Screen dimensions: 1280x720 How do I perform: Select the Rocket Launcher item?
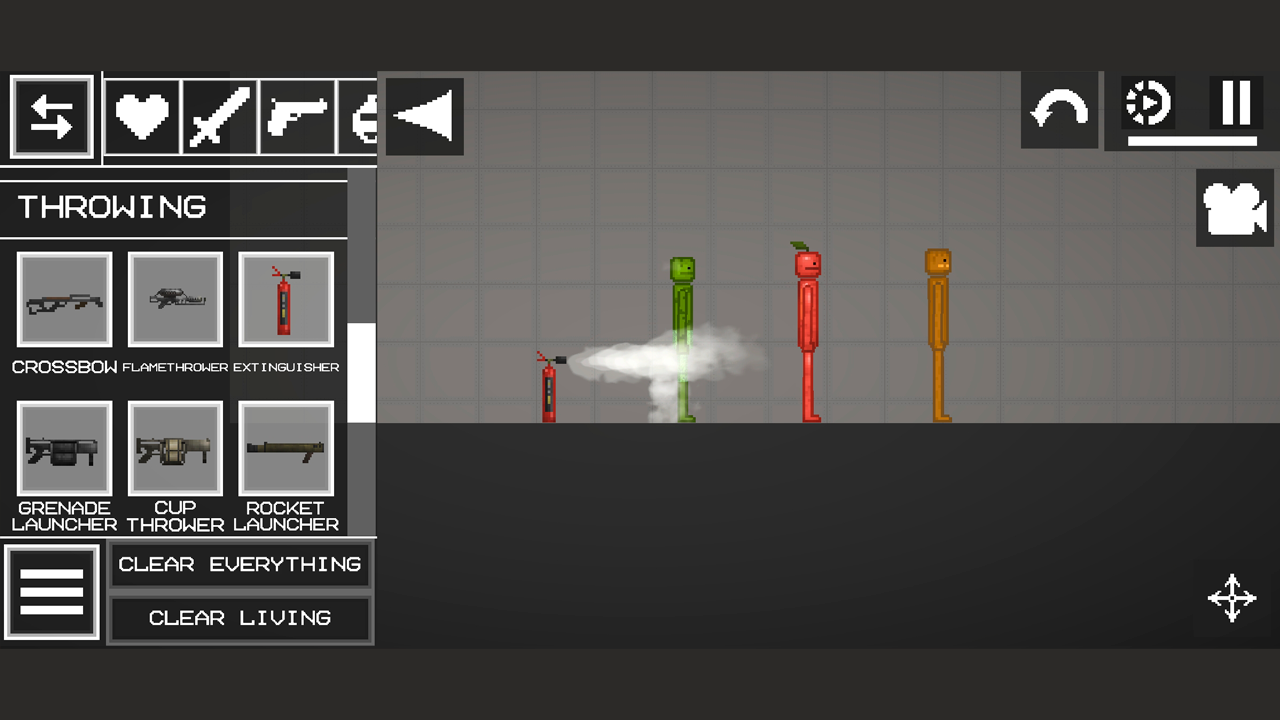click(285, 448)
